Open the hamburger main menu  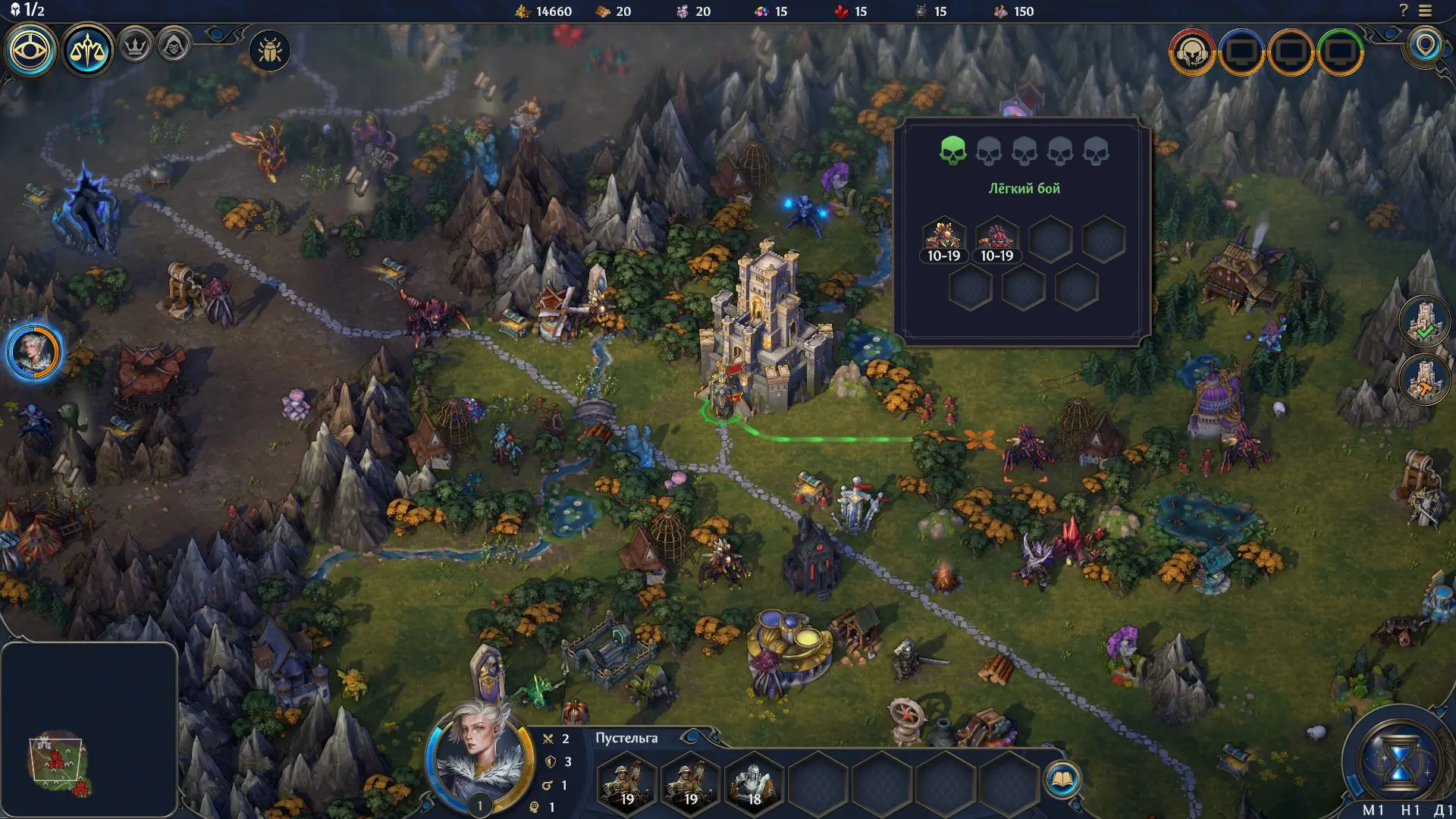point(1426,11)
